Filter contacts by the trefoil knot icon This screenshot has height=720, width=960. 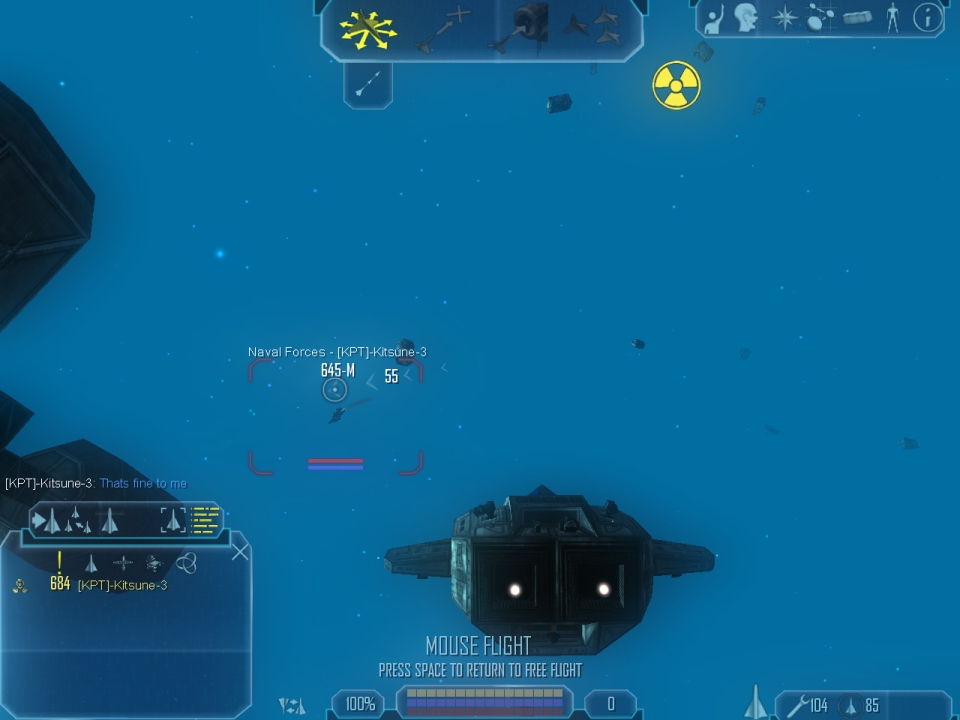point(186,563)
